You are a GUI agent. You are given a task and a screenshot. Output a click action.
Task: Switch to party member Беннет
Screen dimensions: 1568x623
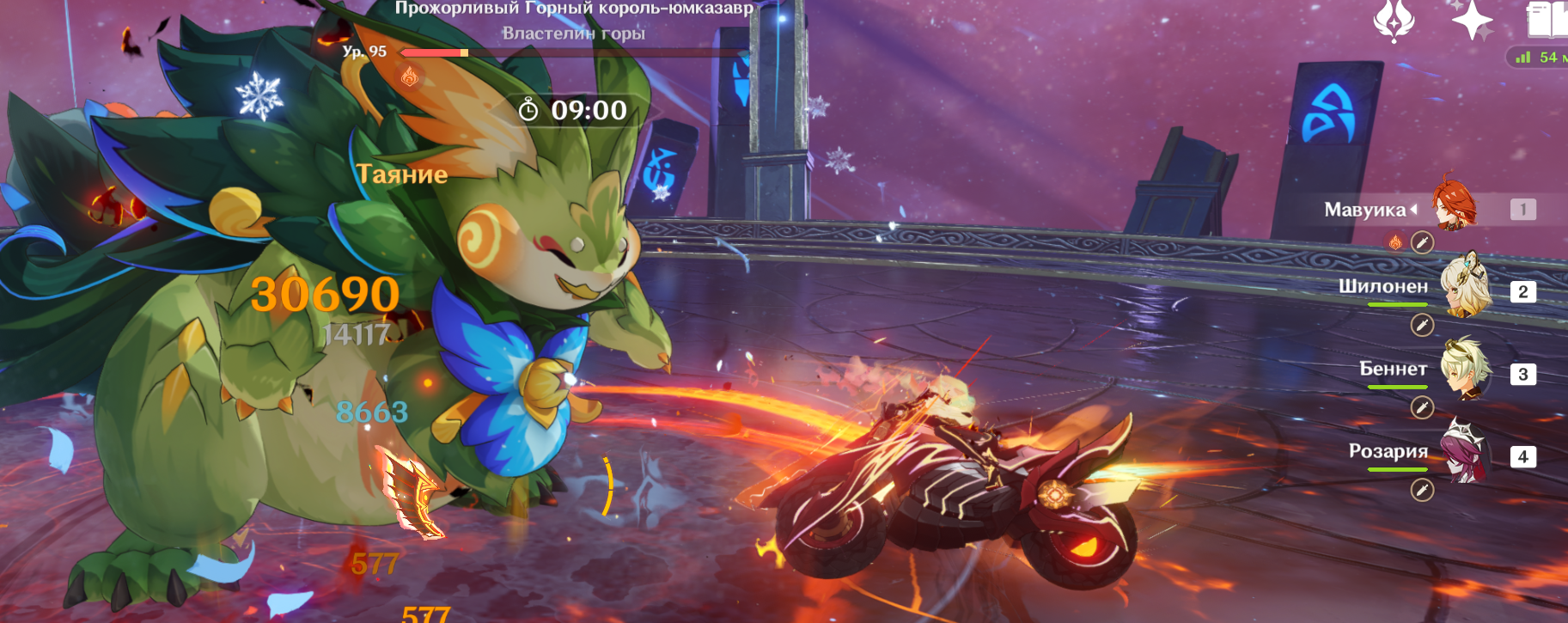click(1464, 370)
